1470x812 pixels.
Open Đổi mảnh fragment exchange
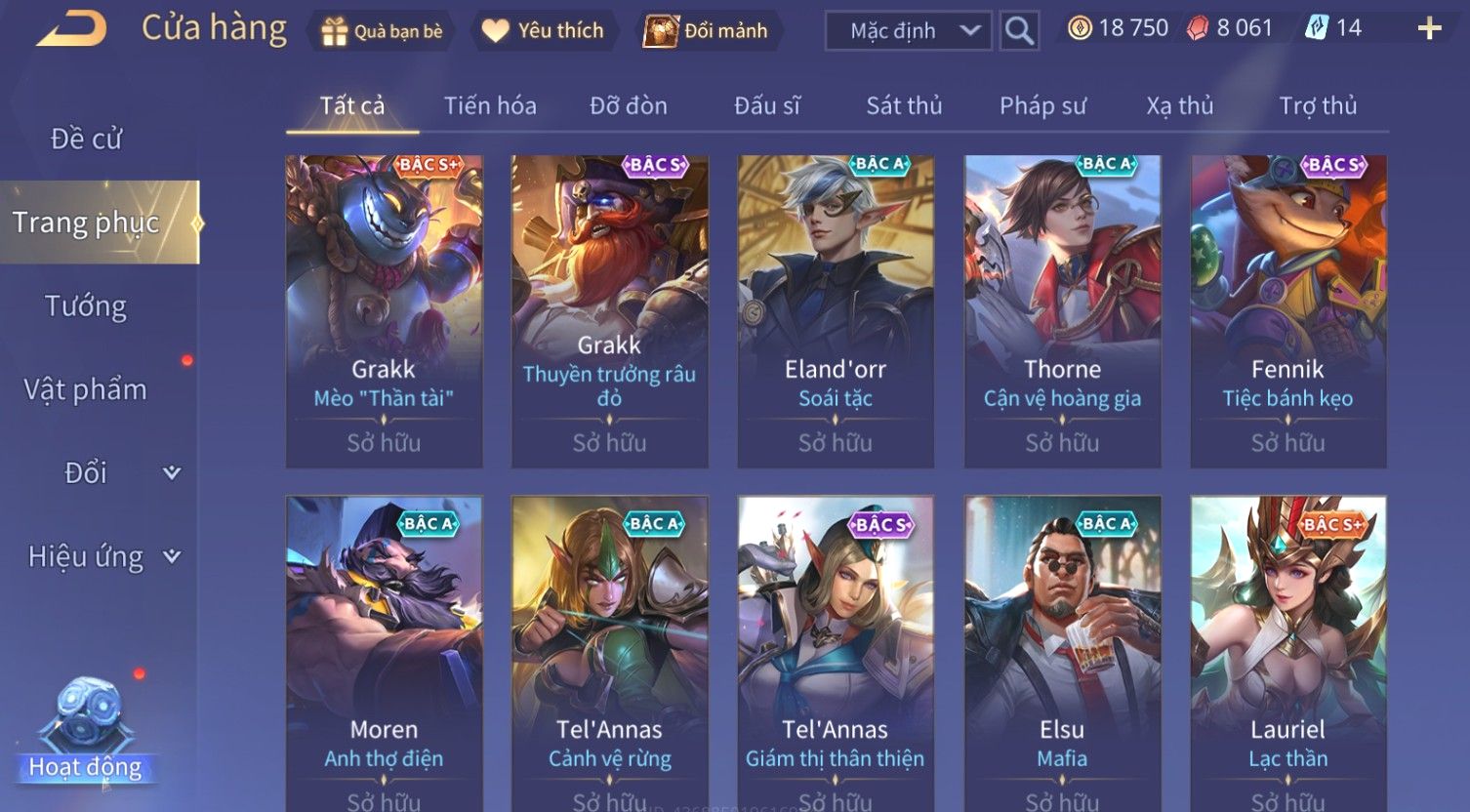[706, 31]
